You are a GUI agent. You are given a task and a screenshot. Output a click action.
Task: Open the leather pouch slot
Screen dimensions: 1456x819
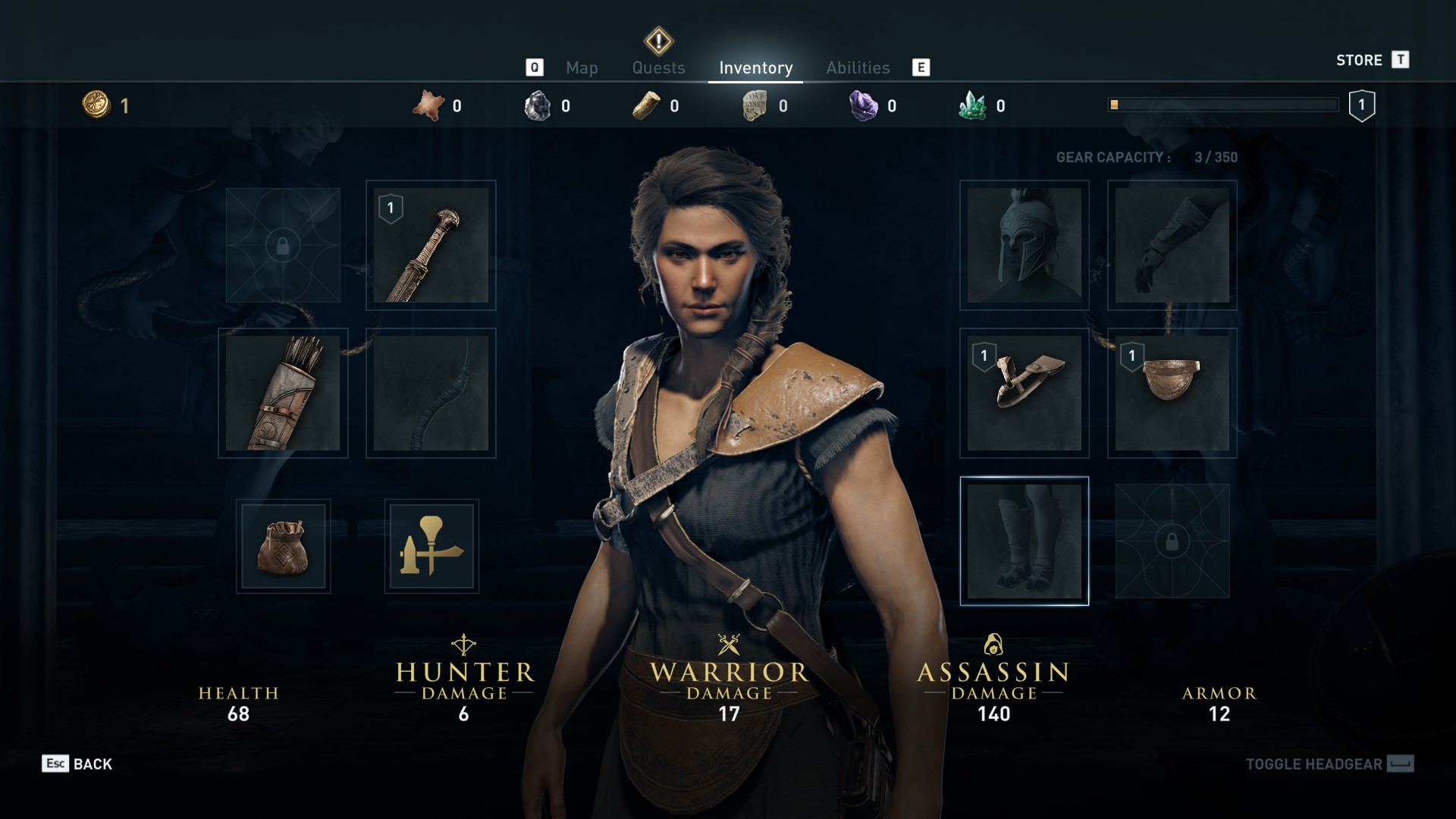pyautogui.click(x=283, y=546)
